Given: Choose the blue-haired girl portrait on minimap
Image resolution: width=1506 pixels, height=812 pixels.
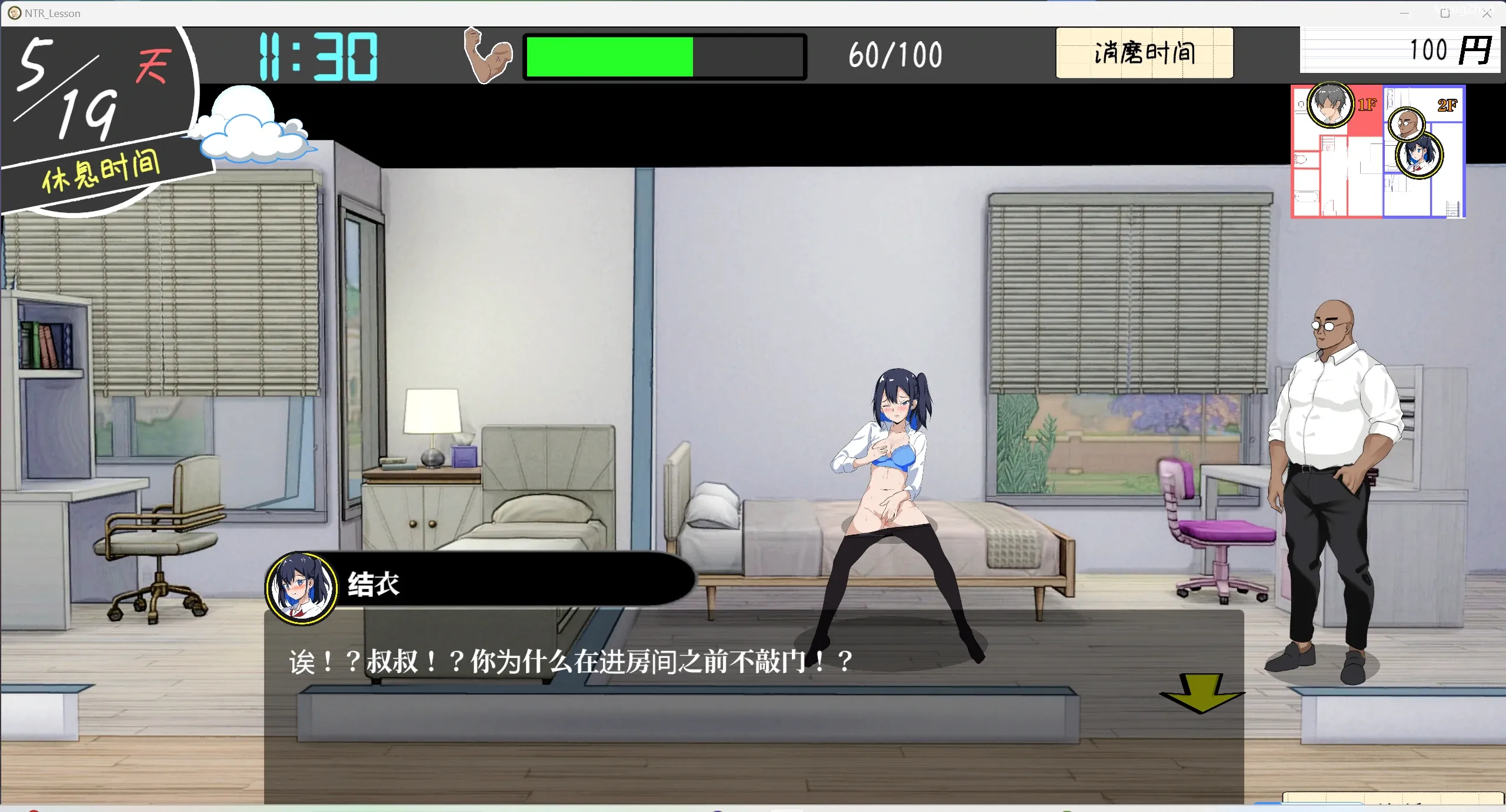Looking at the screenshot, I should [1419, 155].
